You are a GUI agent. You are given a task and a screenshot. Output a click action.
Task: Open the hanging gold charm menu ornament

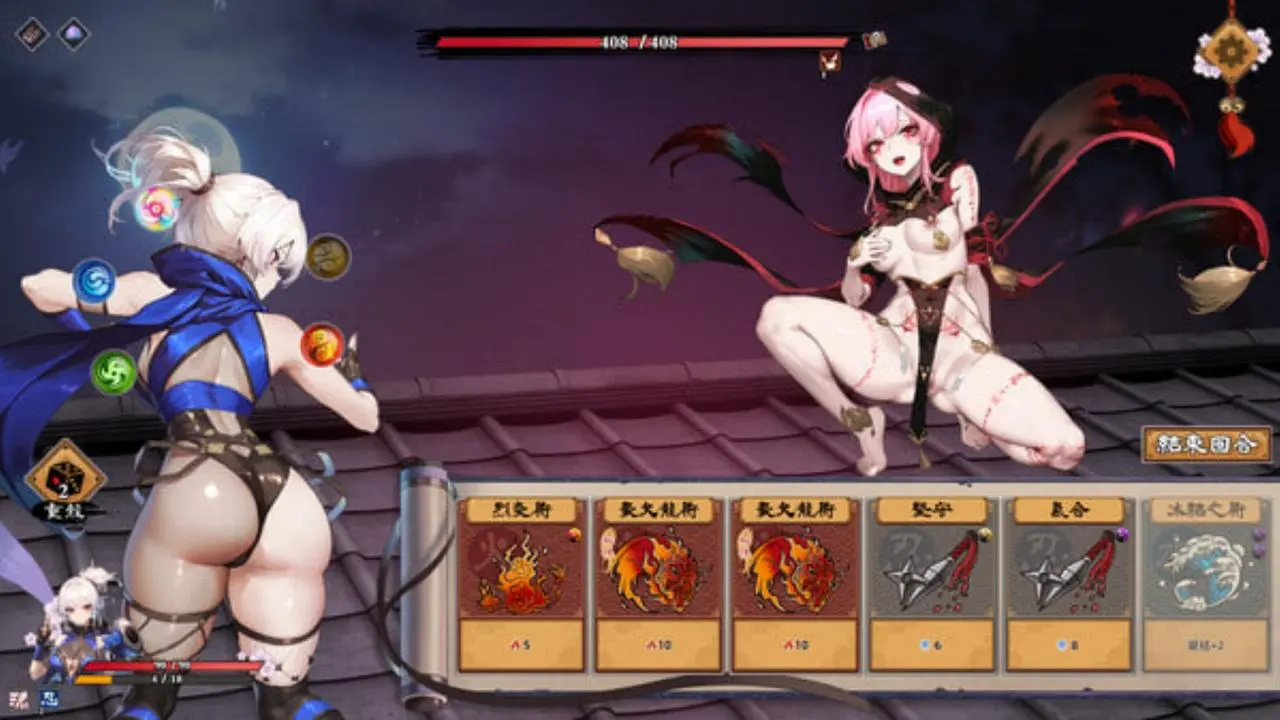(x=1232, y=58)
